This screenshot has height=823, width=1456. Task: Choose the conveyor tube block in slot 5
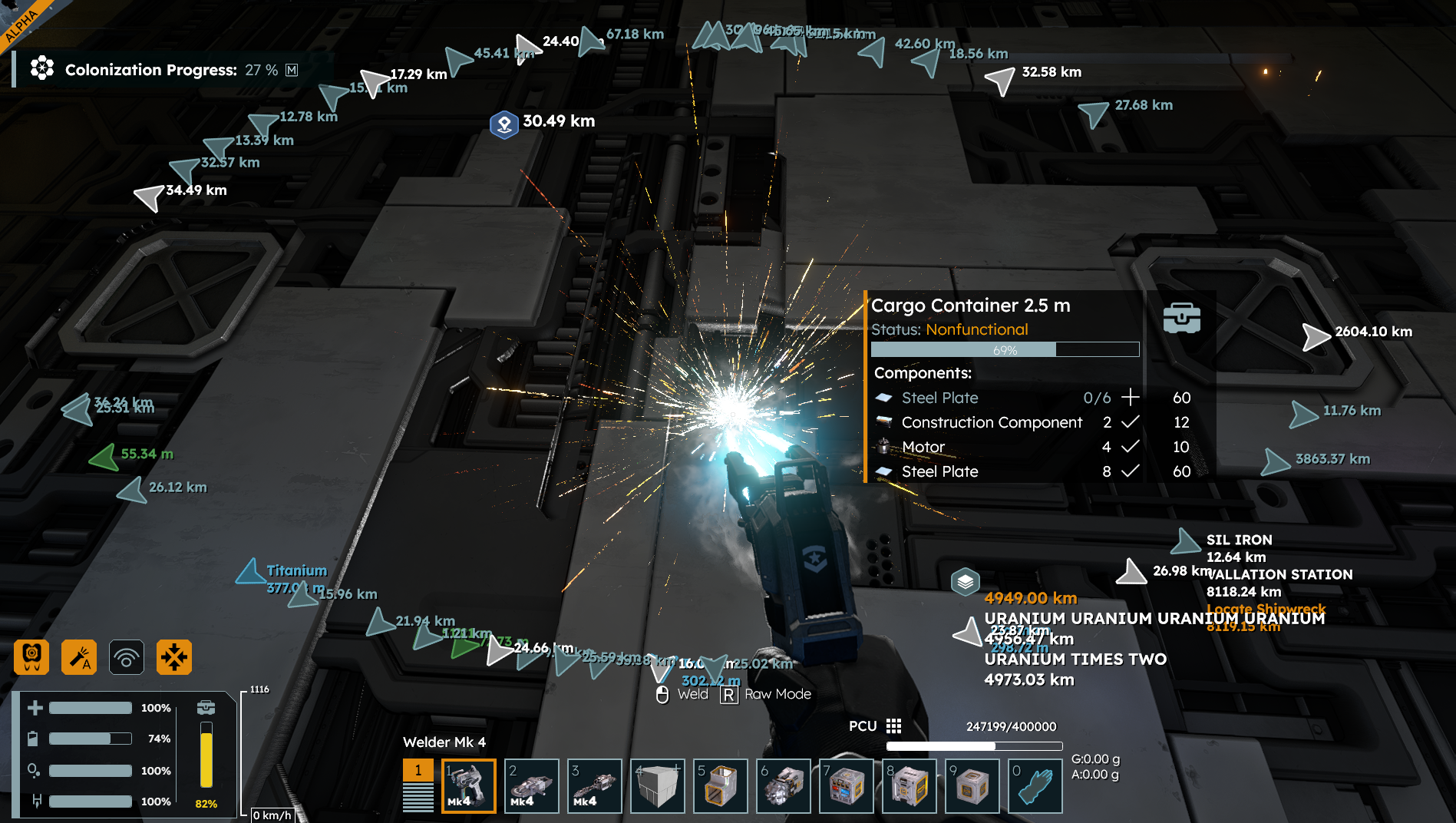[x=720, y=785]
